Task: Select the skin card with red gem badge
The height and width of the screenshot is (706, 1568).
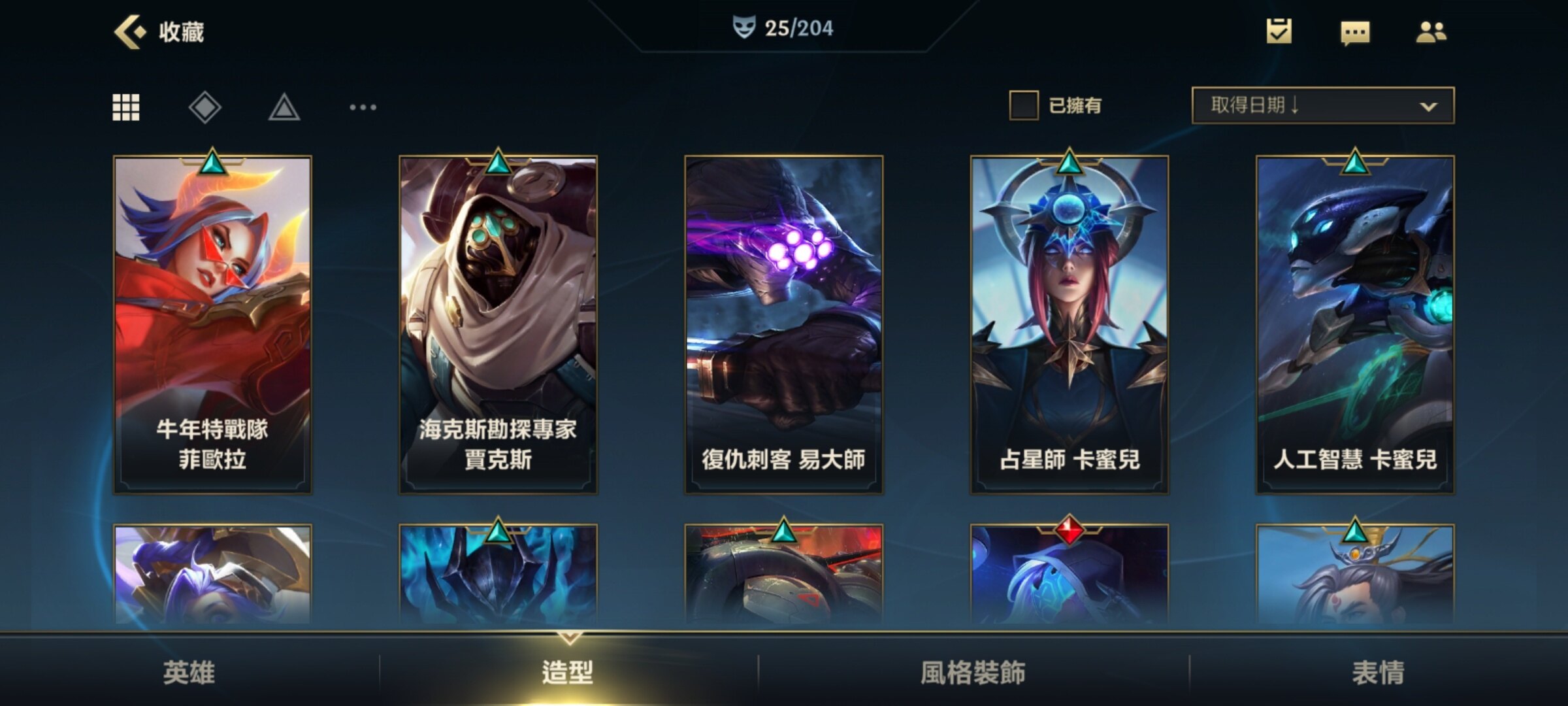Action: point(1069,575)
